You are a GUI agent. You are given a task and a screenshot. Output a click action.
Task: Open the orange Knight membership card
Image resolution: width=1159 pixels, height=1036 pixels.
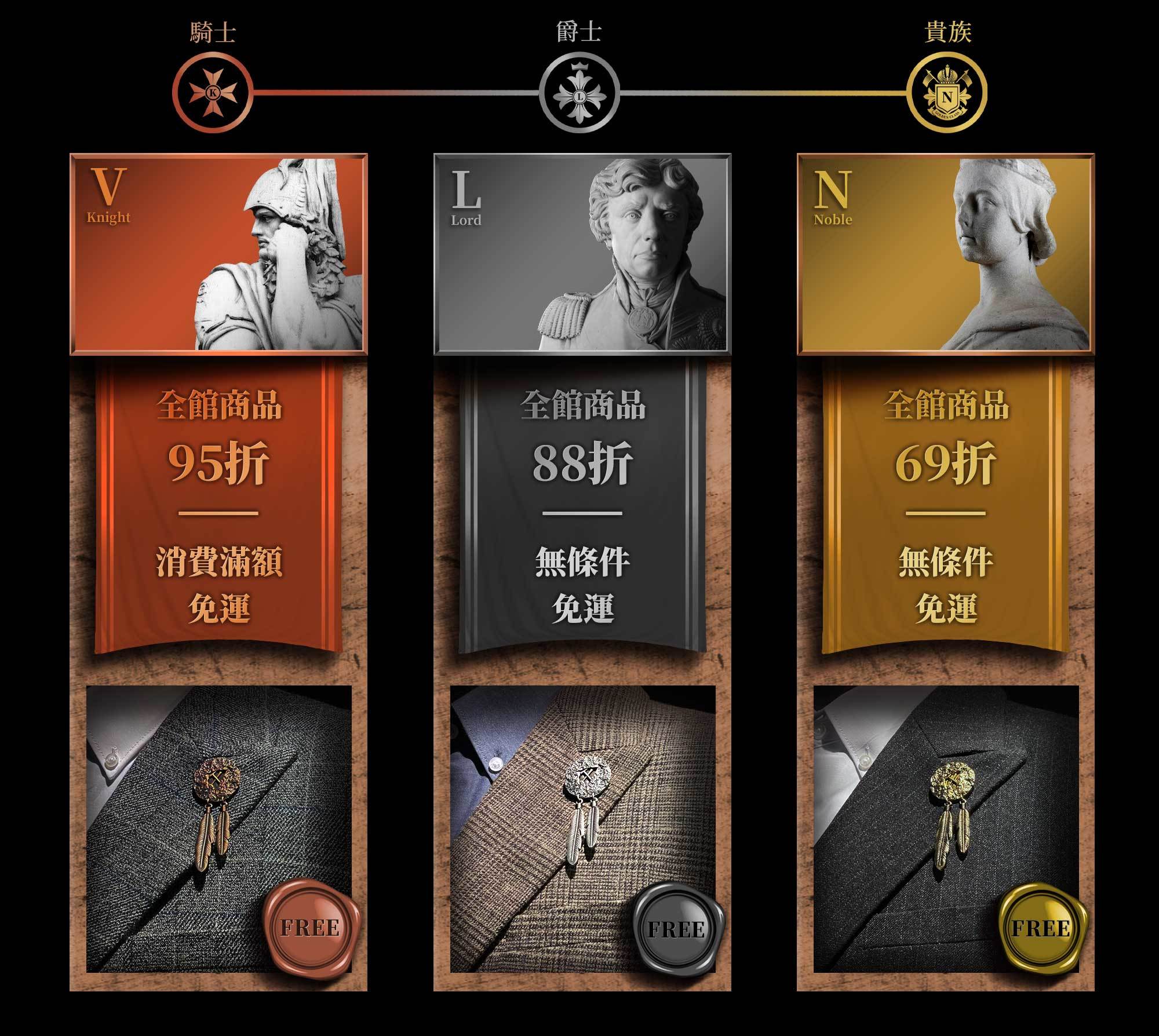tap(218, 254)
